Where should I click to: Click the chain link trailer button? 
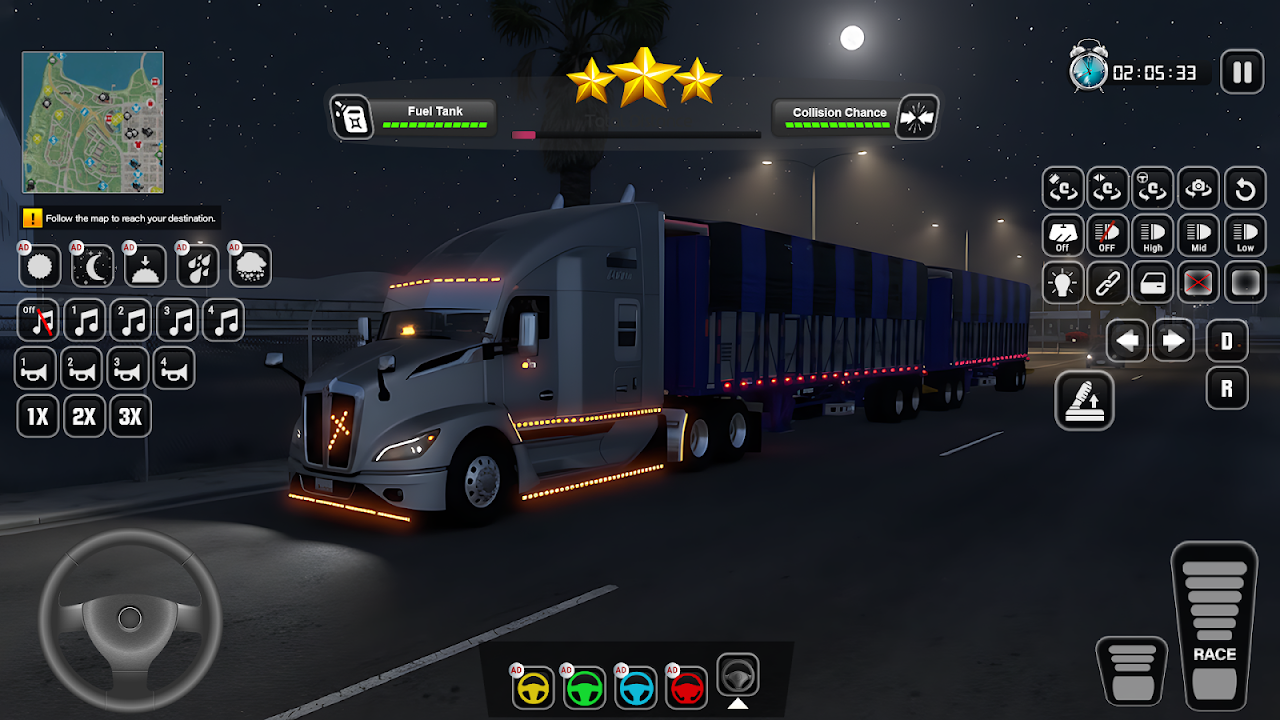(1107, 283)
